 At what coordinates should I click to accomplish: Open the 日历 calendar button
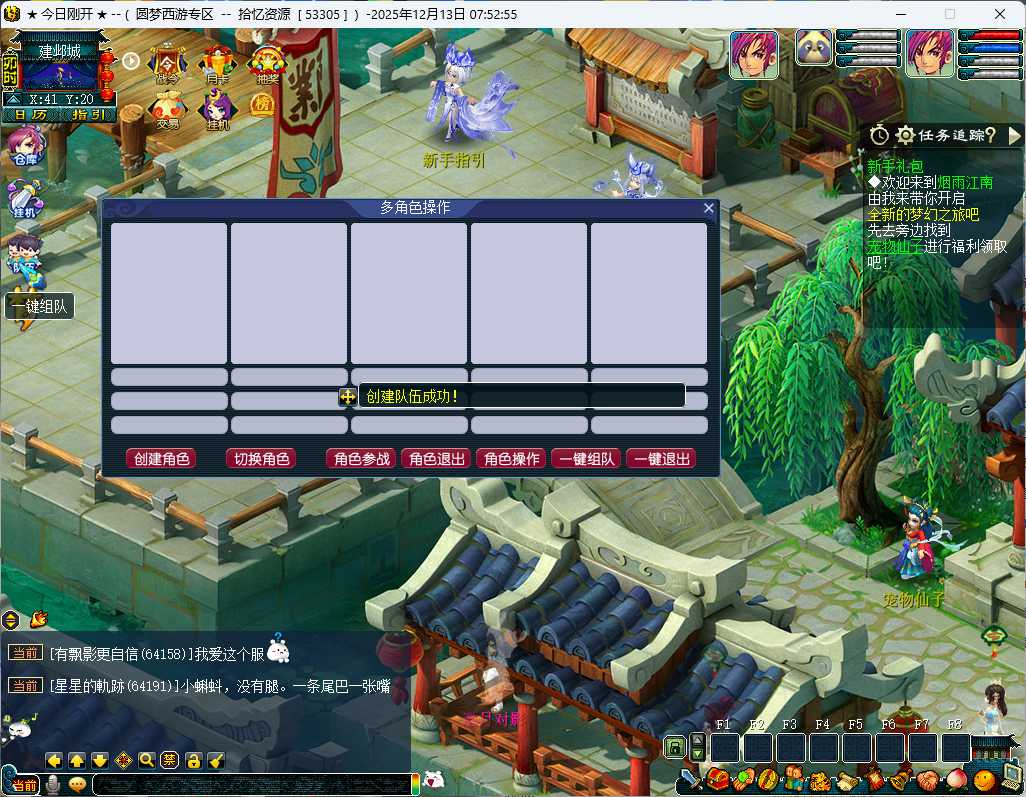(30, 114)
